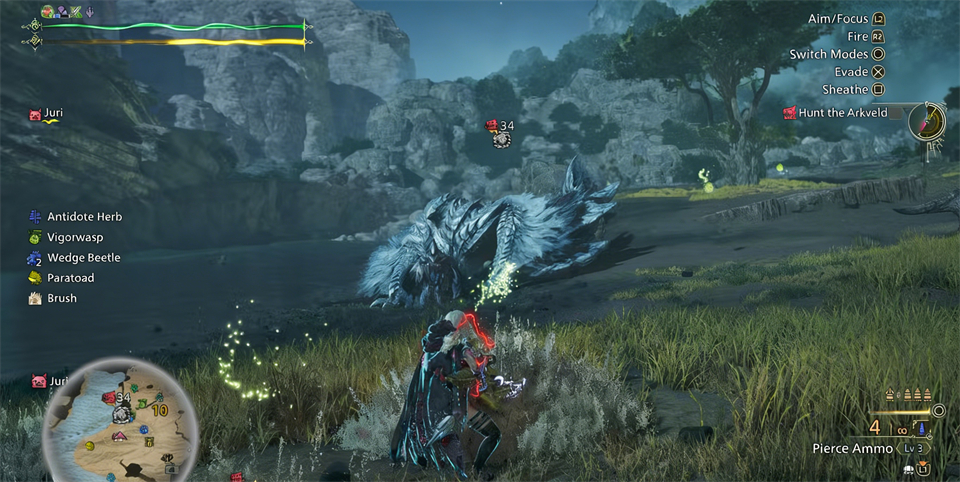Click the pink tent camp marker on minimap
The height and width of the screenshot is (482, 960).
(119, 436)
